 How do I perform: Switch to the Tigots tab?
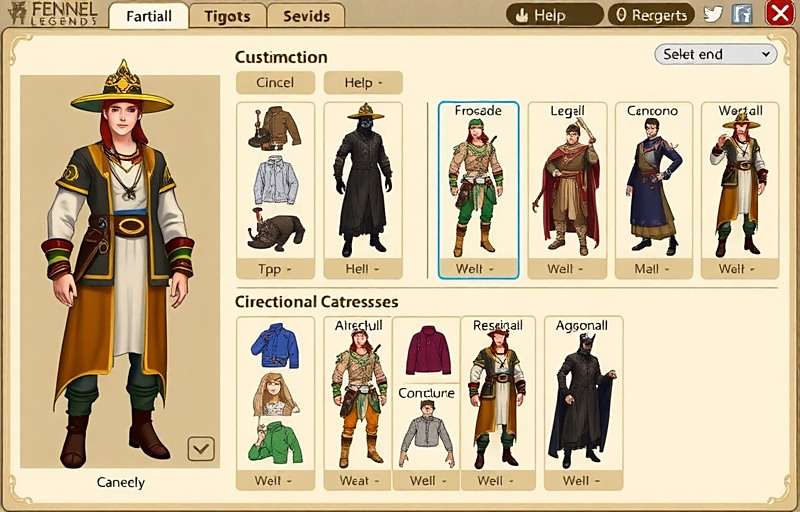[x=227, y=16]
